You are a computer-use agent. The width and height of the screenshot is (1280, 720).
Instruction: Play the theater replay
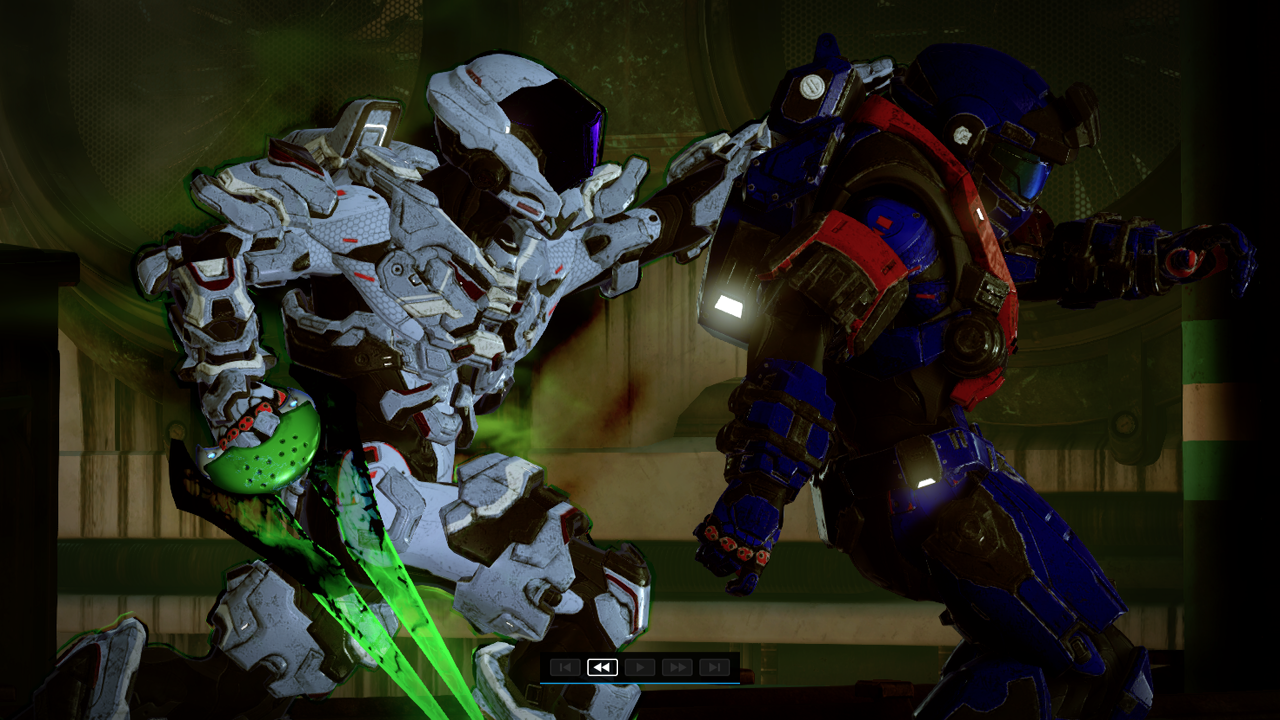coord(640,667)
